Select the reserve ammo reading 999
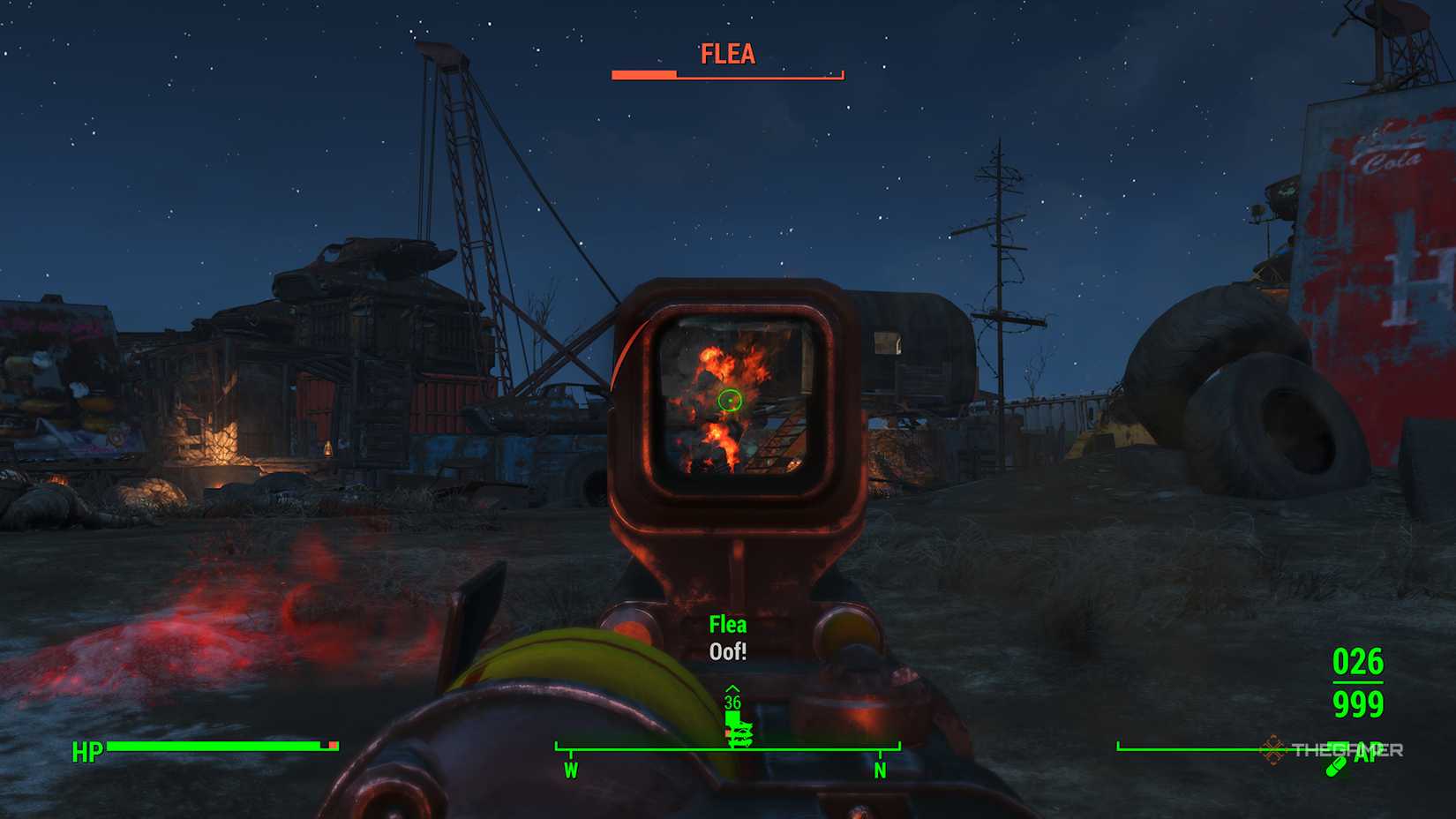 click(1359, 706)
